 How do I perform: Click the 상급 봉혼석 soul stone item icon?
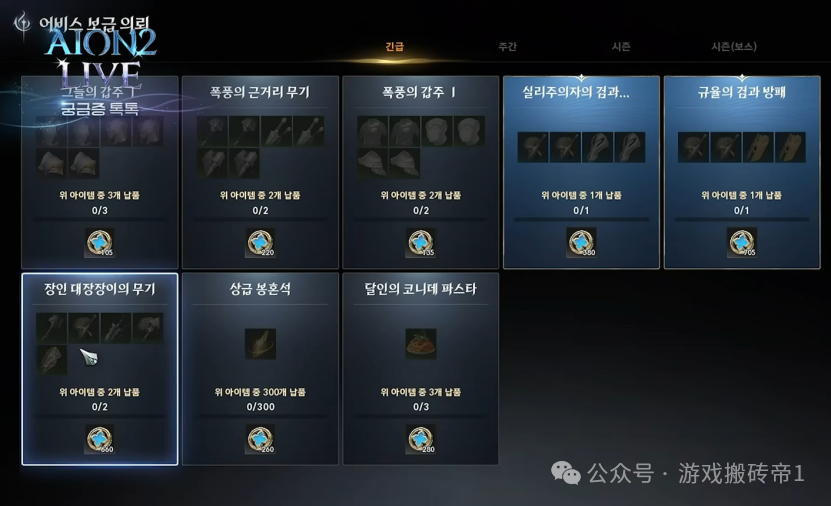pyautogui.click(x=260, y=343)
